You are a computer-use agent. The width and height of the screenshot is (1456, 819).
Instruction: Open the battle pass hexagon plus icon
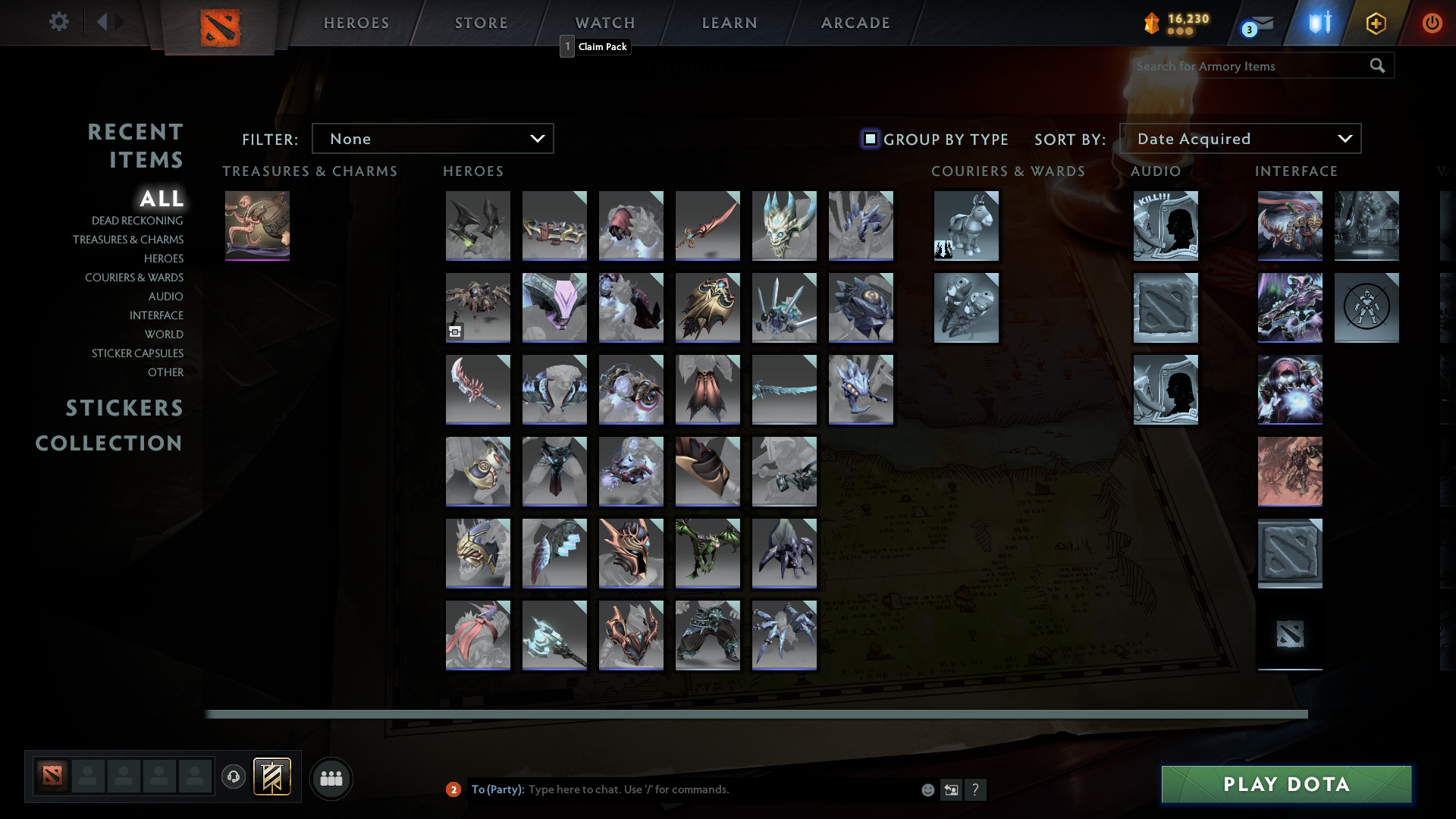(x=1376, y=23)
